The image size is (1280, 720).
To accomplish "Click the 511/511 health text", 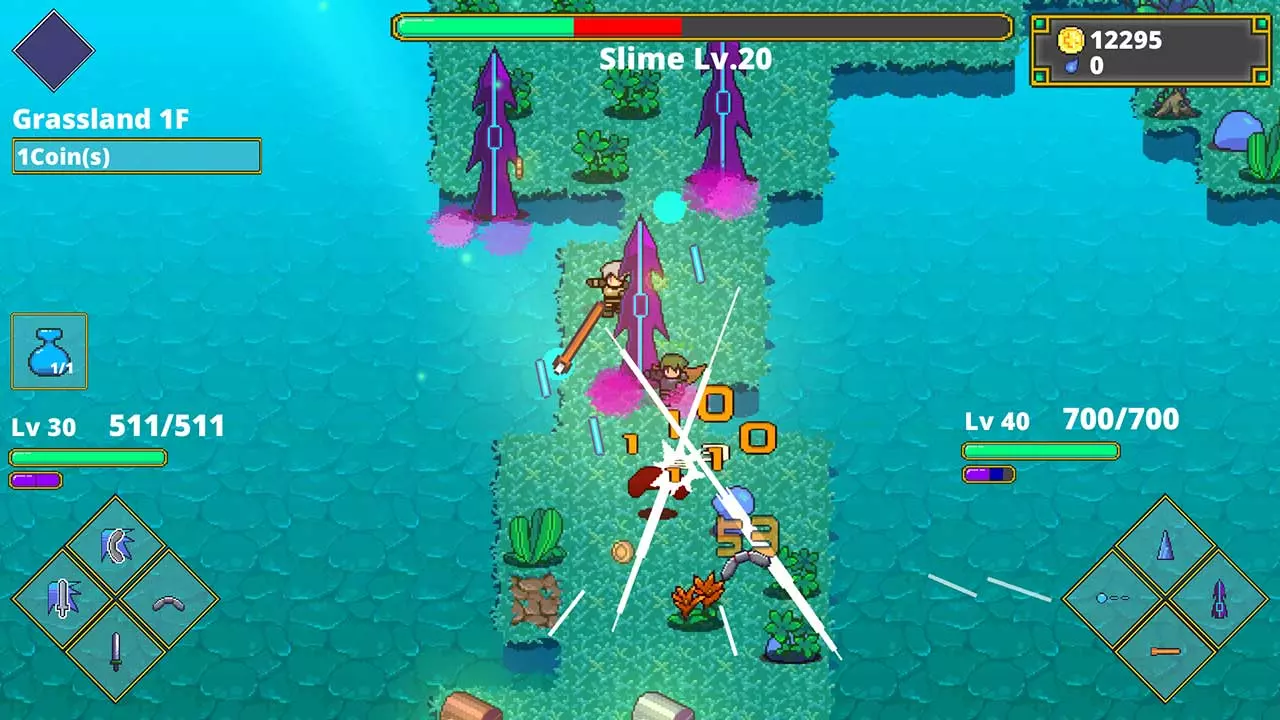I will [x=166, y=426].
